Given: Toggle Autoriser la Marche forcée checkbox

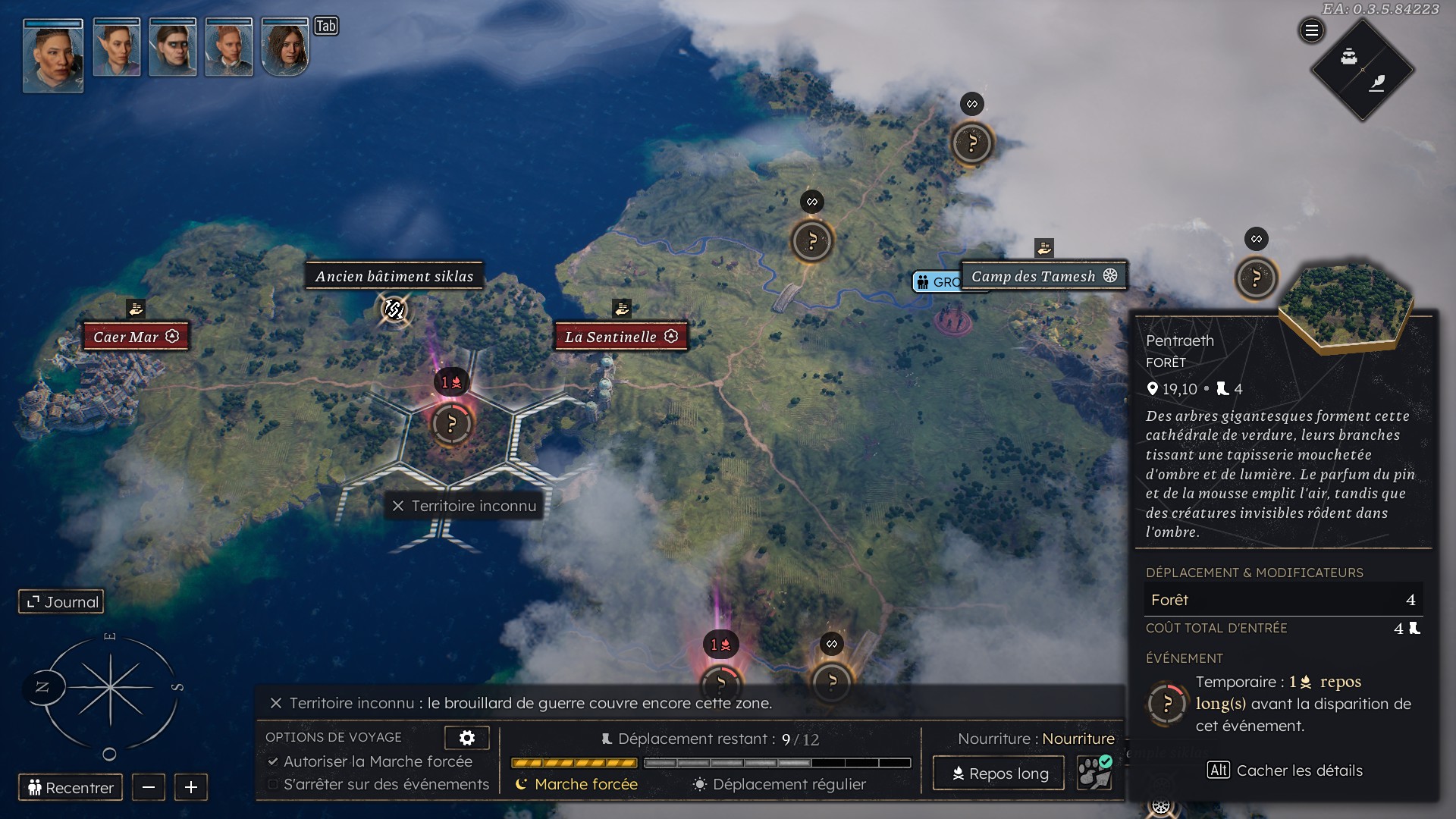Looking at the screenshot, I should tap(273, 761).
